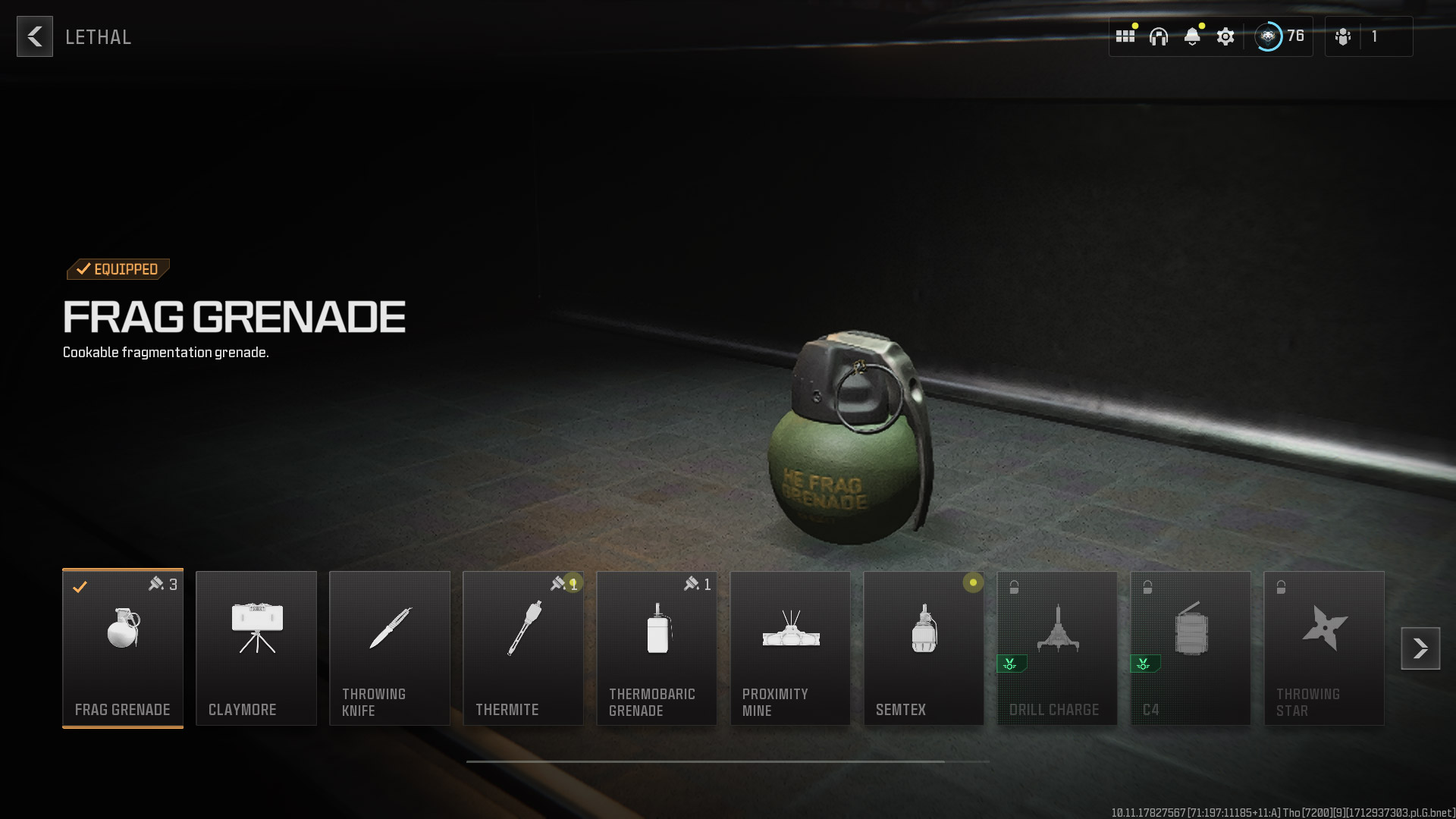Select the Frag Grenade tile
The width and height of the screenshot is (1456, 819).
pos(123,648)
